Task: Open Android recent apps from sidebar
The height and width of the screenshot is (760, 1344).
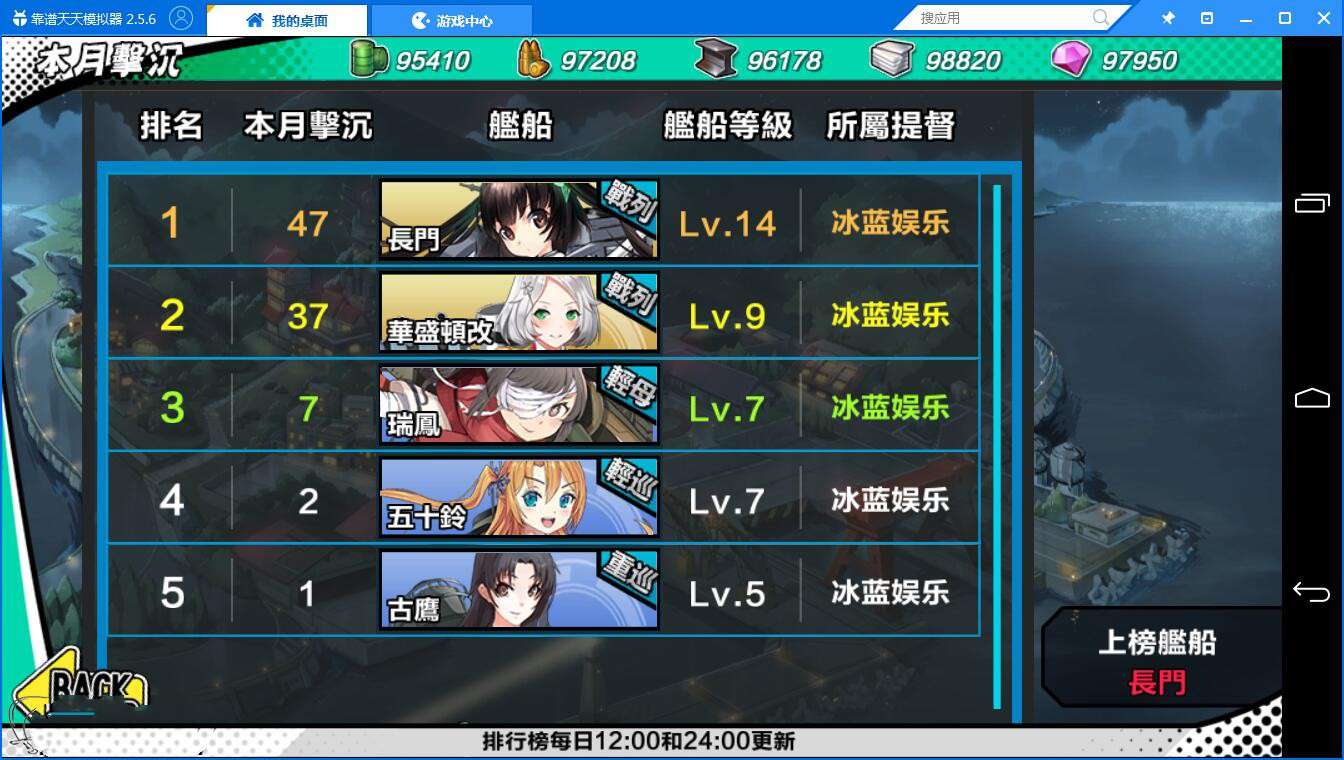Action: click(x=1311, y=204)
